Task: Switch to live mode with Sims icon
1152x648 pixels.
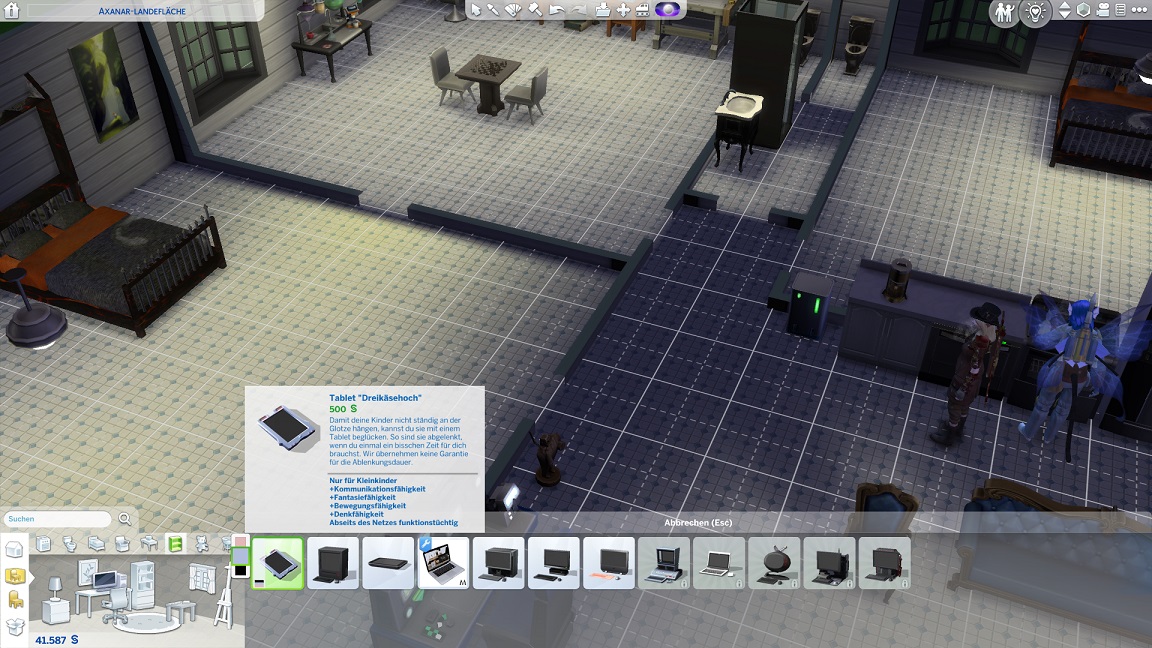Action: pos(1003,12)
